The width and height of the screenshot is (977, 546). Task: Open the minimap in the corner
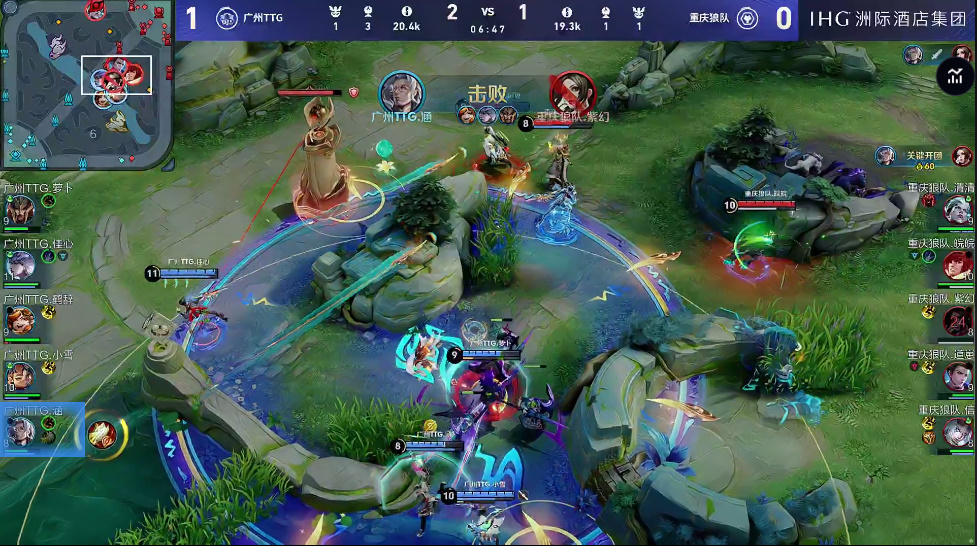87,84
